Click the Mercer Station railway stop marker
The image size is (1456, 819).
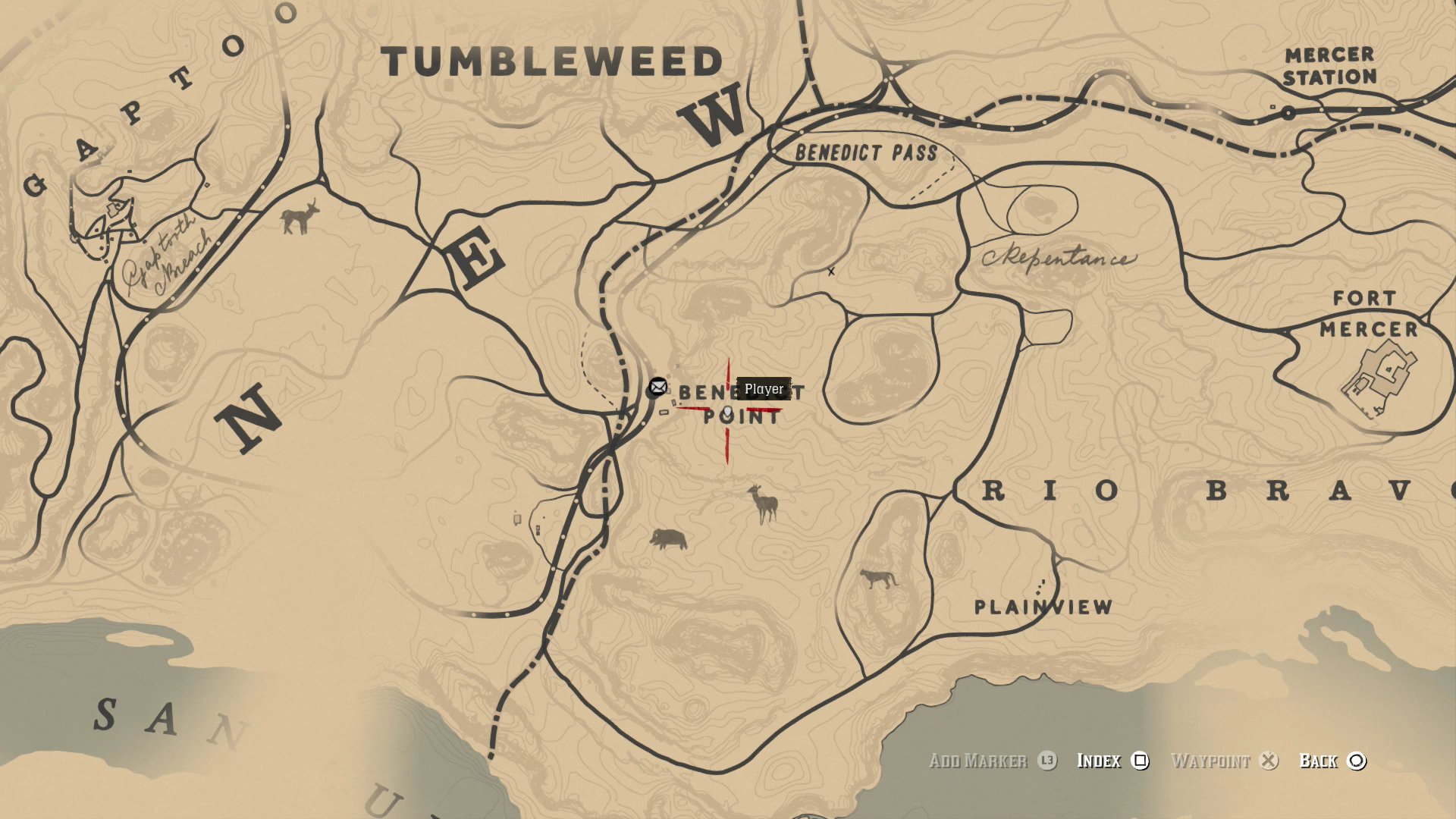tap(1288, 111)
